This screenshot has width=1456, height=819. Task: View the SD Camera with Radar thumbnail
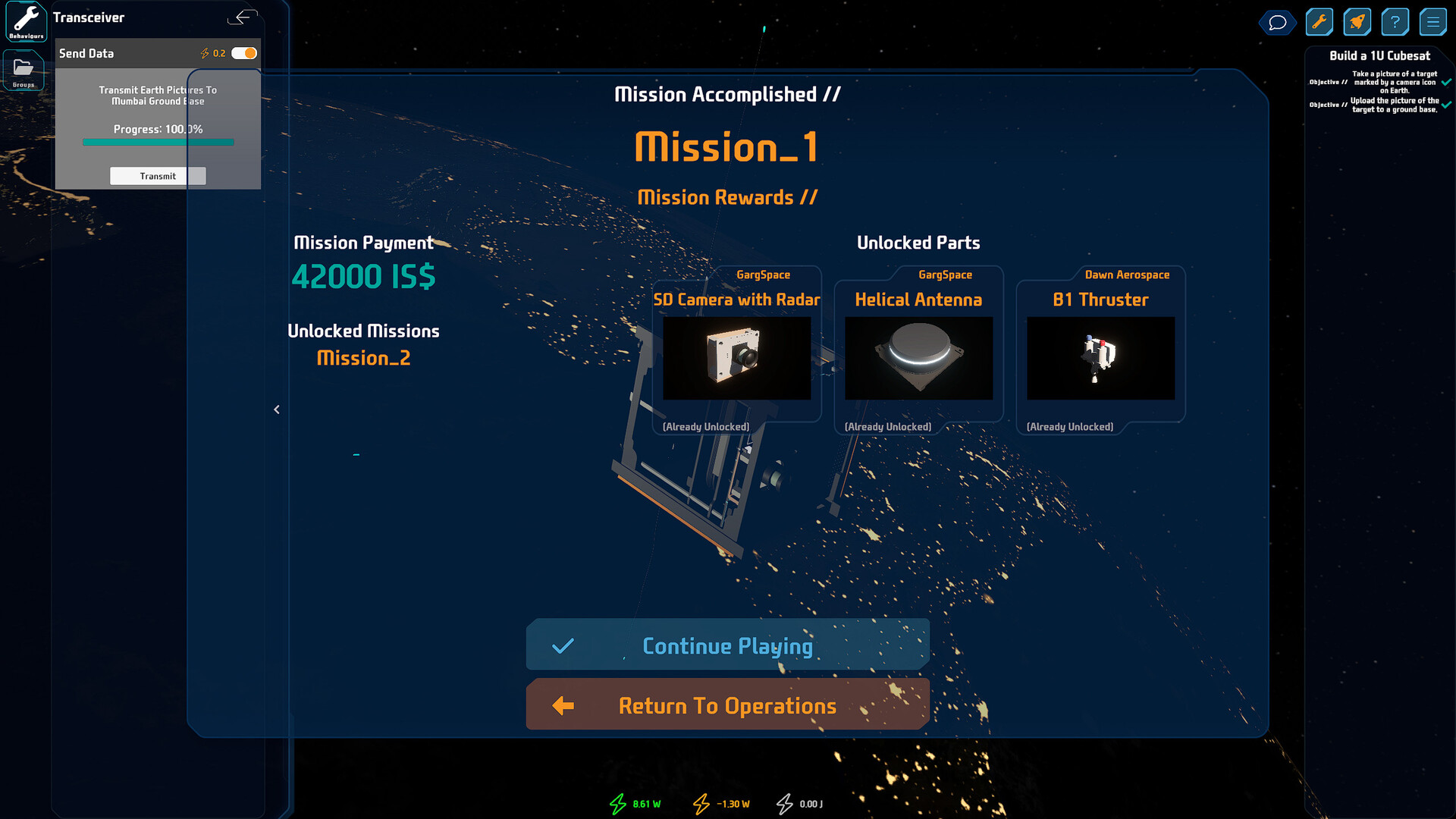coord(736,358)
